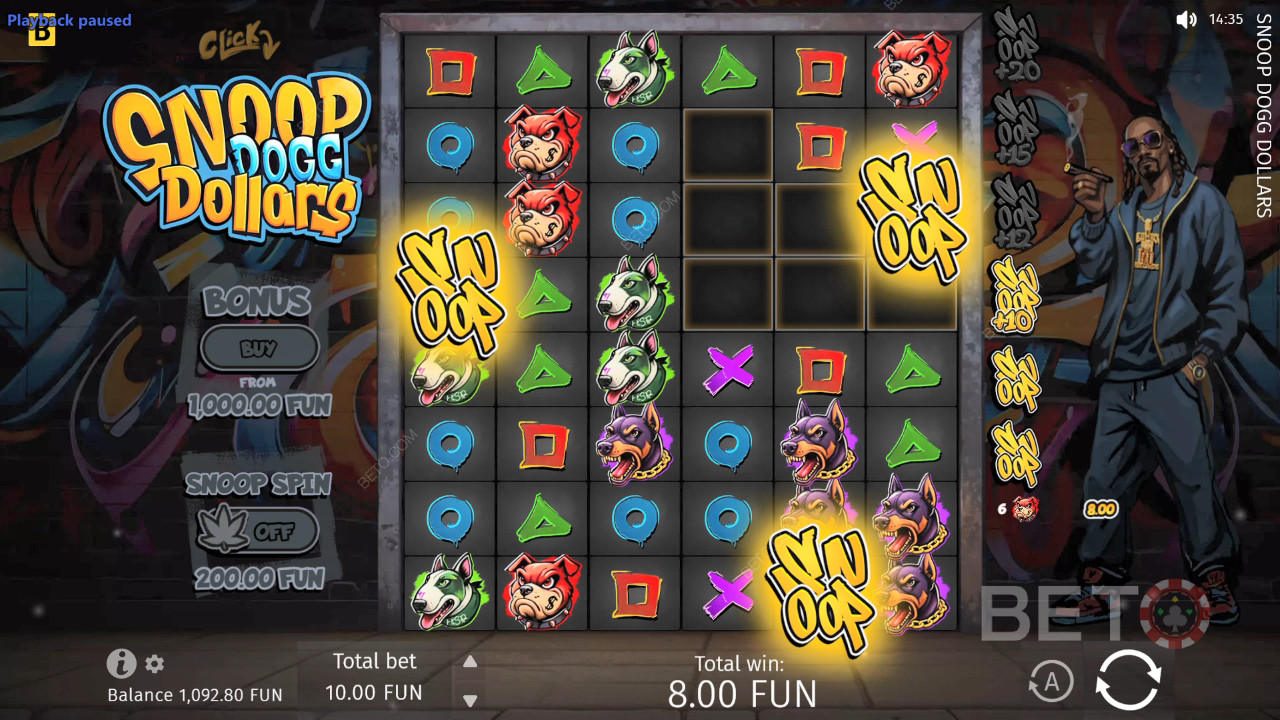Screen dimensions: 1280x720
Task: Spin the reels with the circular arrows button
Action: click(1128, 680)
